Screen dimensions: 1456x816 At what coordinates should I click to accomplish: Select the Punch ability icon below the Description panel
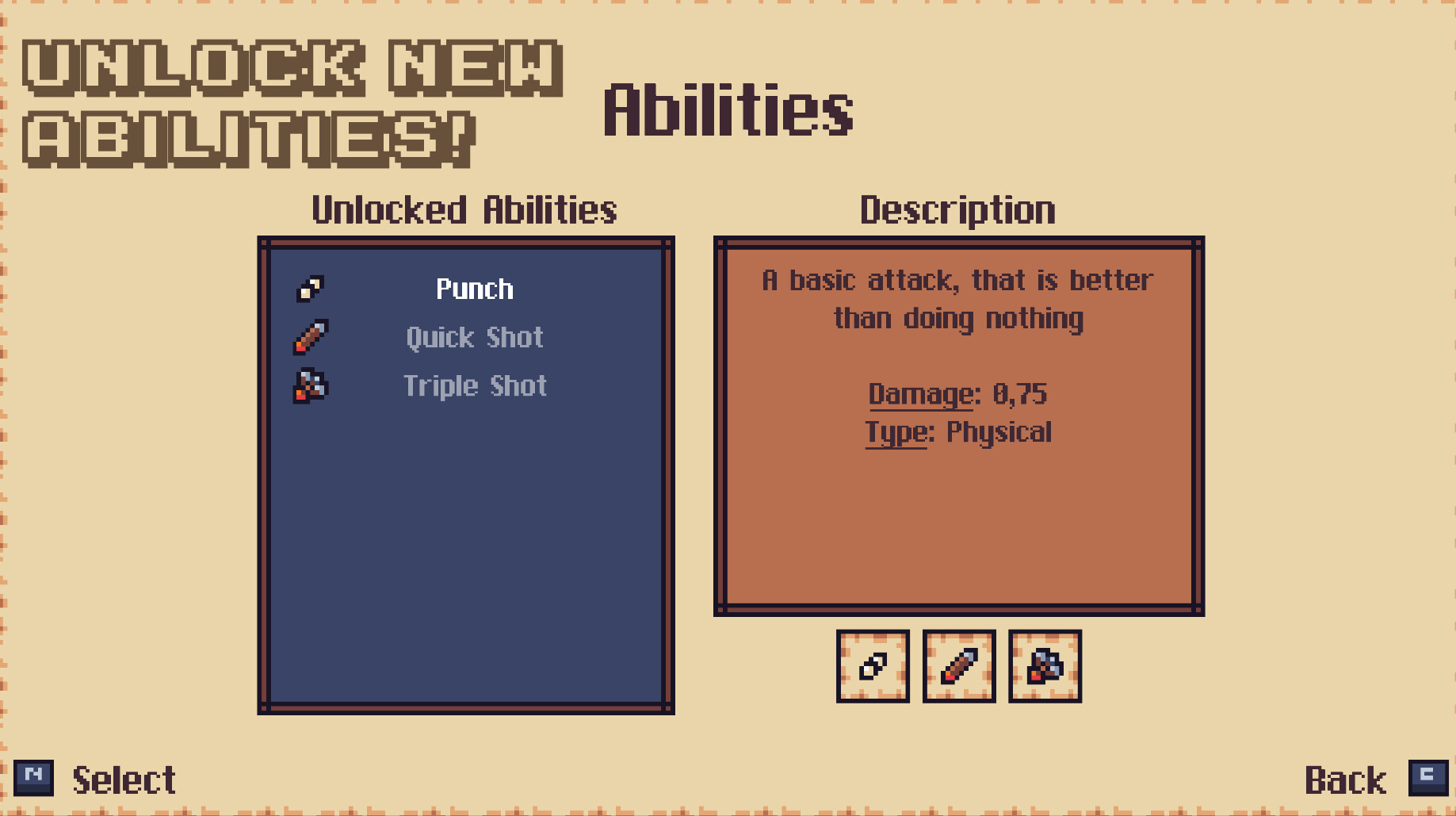pos(873,666)
